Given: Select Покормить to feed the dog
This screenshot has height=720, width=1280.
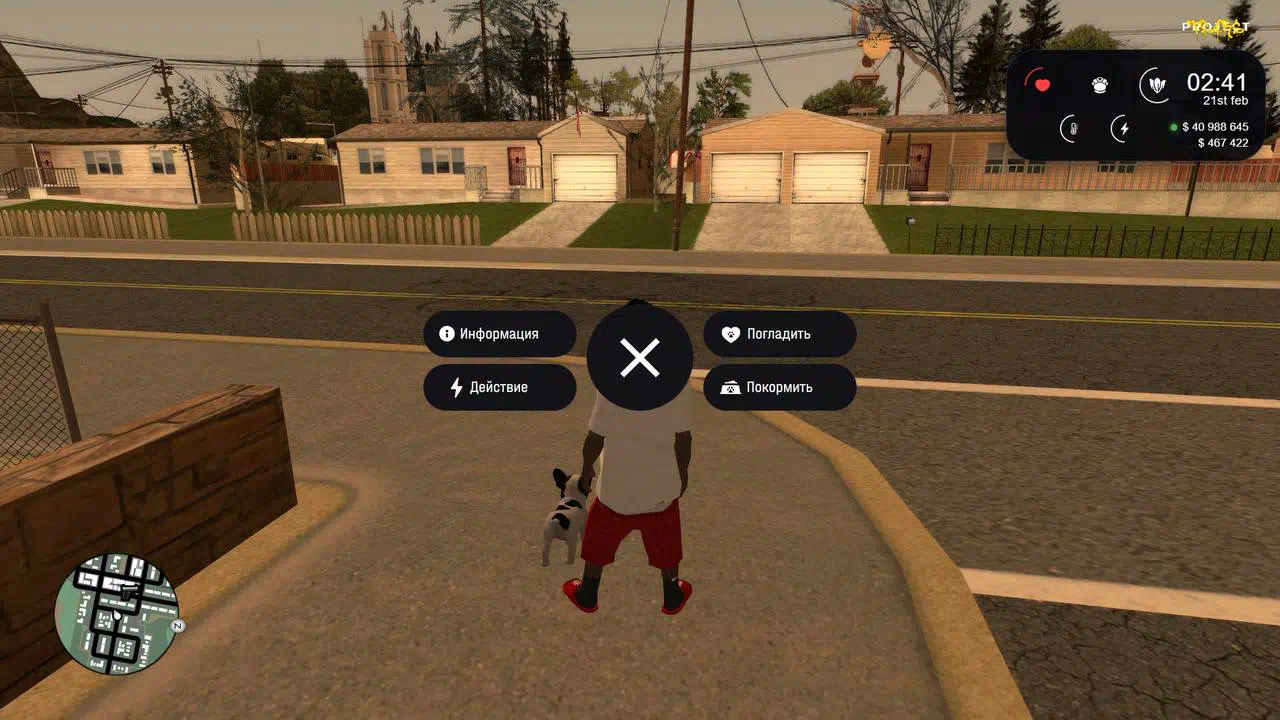Looking at the screenshot, I should [779, 387].
